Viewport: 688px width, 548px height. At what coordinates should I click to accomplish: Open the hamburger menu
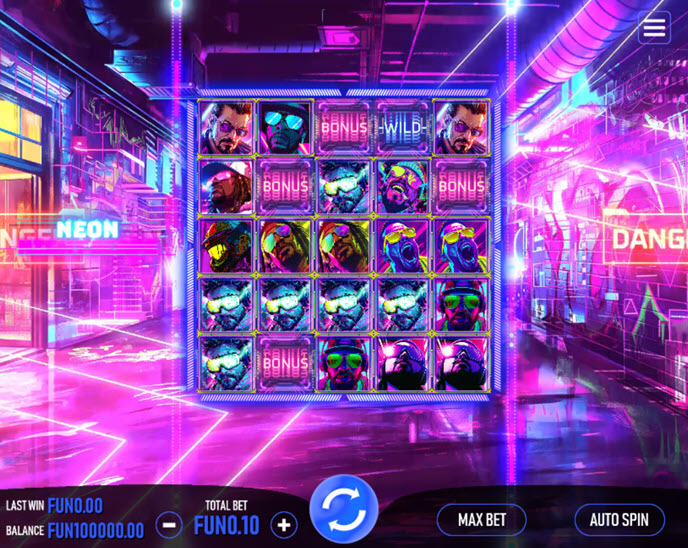(654, 28)
